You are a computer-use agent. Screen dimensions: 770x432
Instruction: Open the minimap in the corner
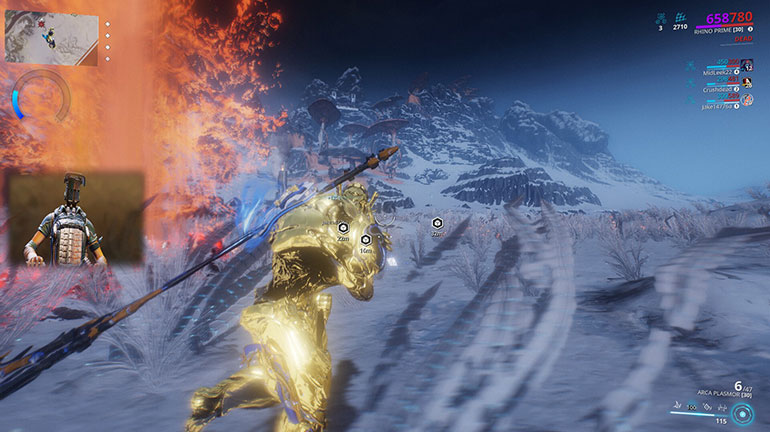51,38
